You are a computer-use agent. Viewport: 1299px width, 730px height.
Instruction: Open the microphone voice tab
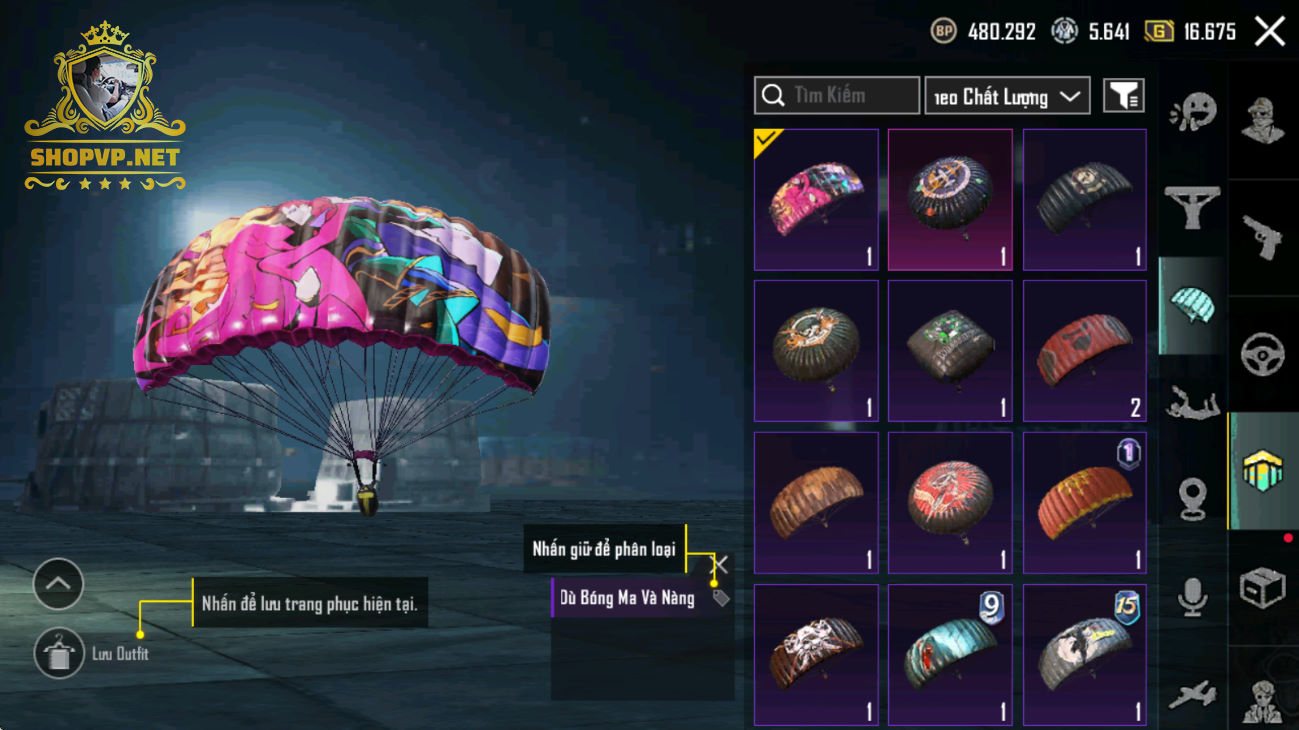pos(1192,596)
